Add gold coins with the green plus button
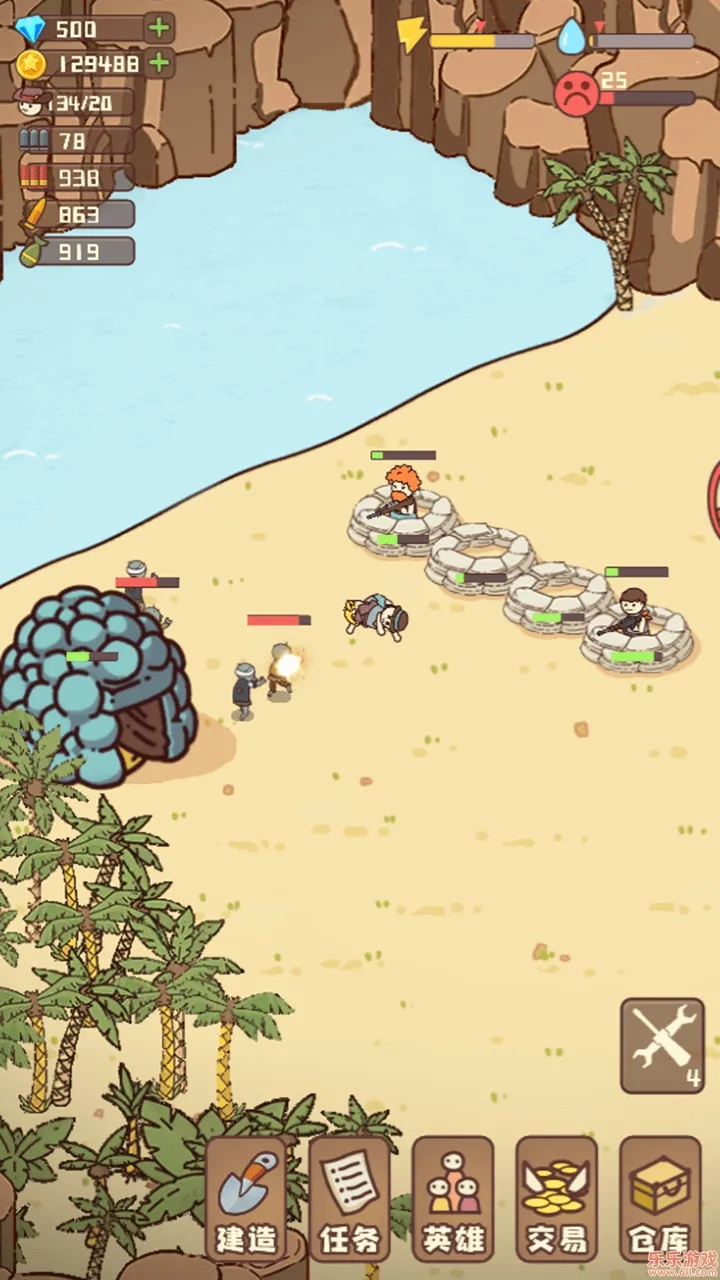 coord(159,63)
